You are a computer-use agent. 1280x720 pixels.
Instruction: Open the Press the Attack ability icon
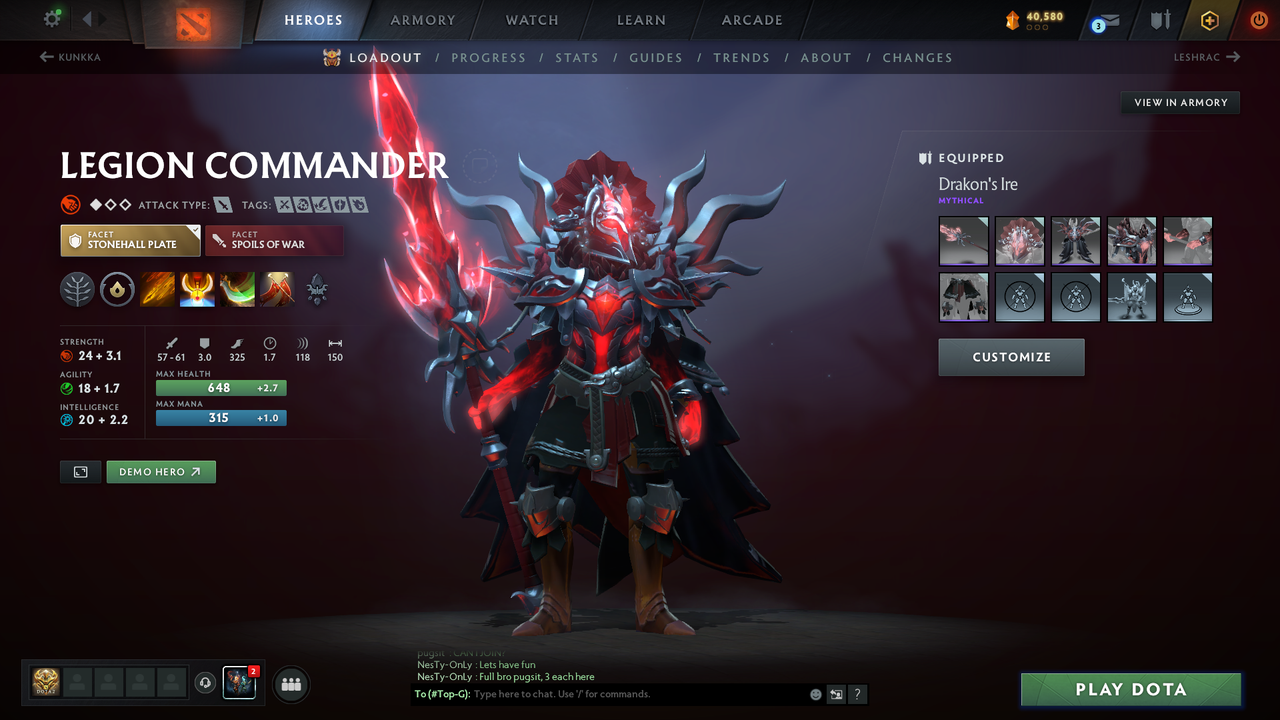(x=197, y=289)
